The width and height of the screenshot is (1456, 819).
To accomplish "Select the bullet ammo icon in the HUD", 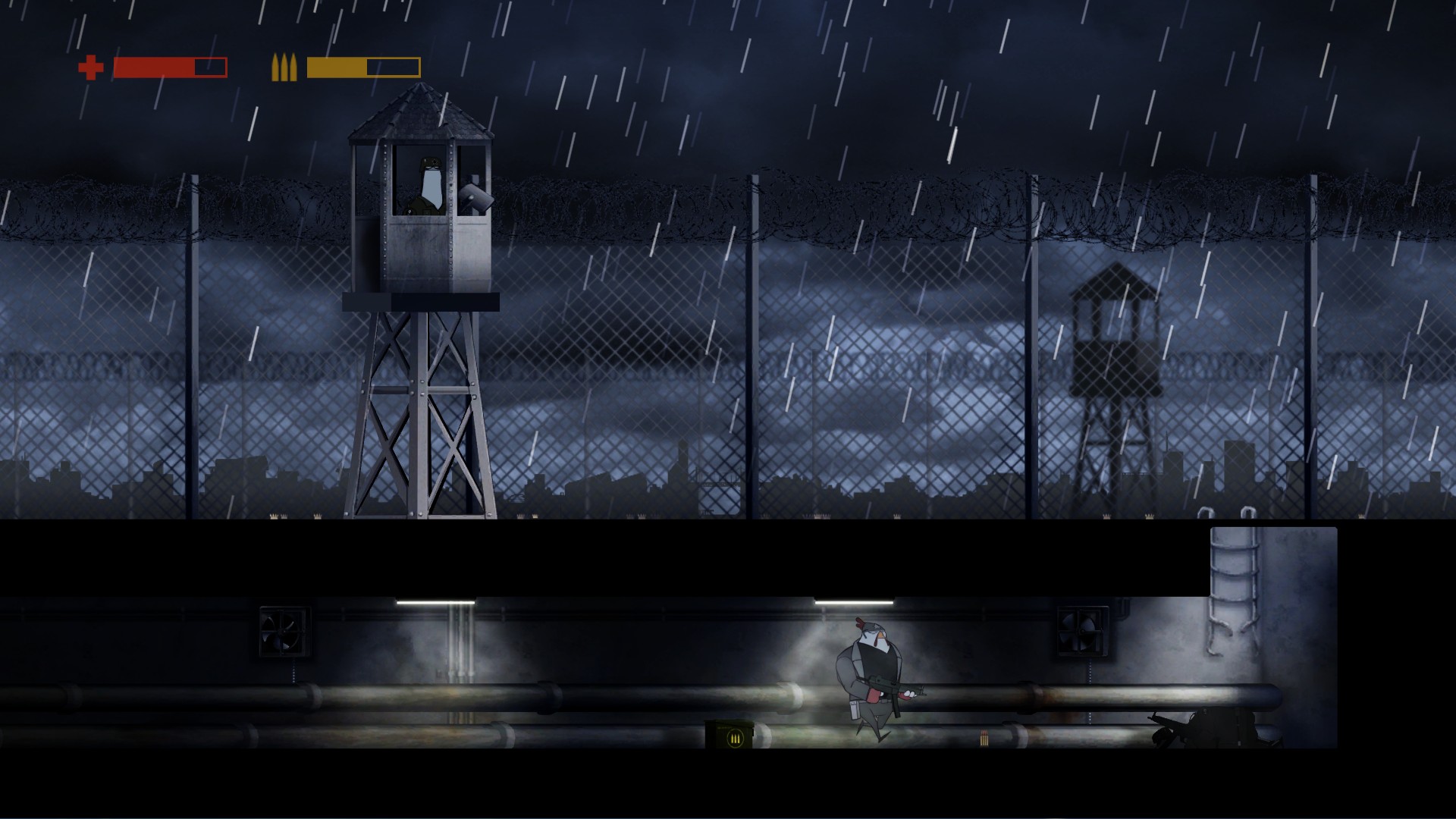I will [x=283, y=67].
